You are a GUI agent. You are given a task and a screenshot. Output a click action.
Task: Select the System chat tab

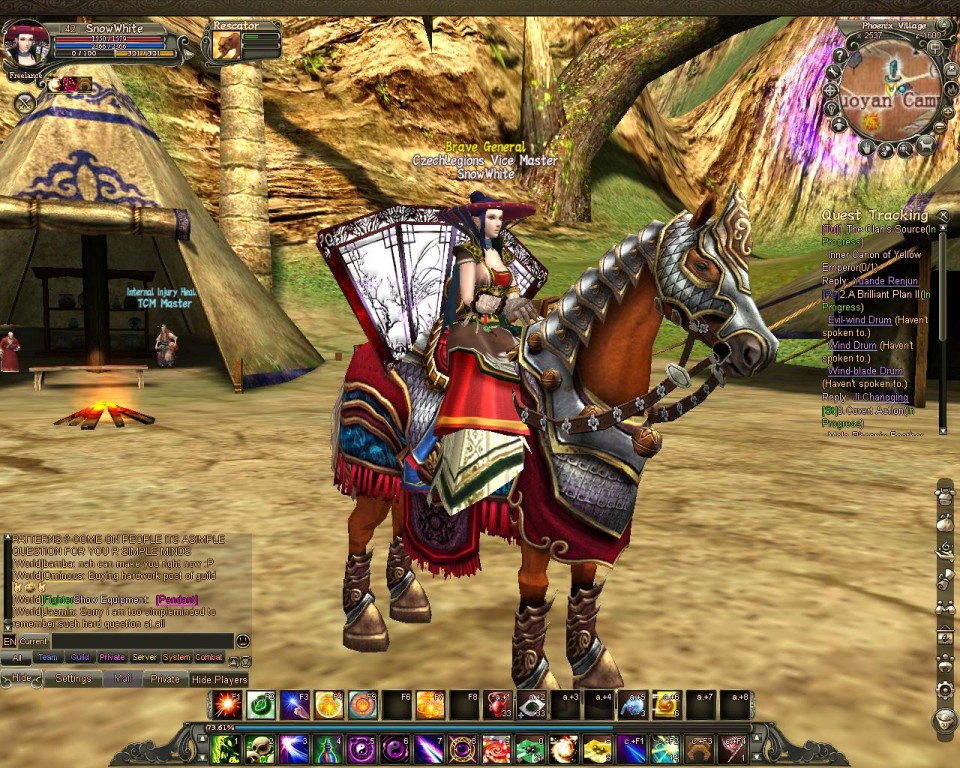click(176, 657)
